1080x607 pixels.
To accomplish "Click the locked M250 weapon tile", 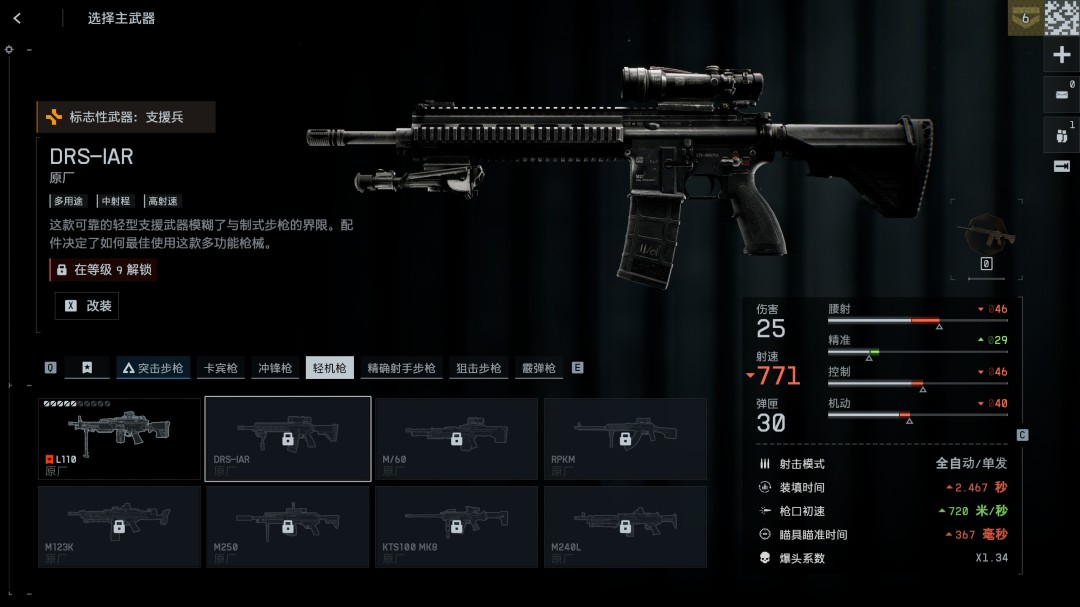I will pyautogui.click(x=288, y=526).
